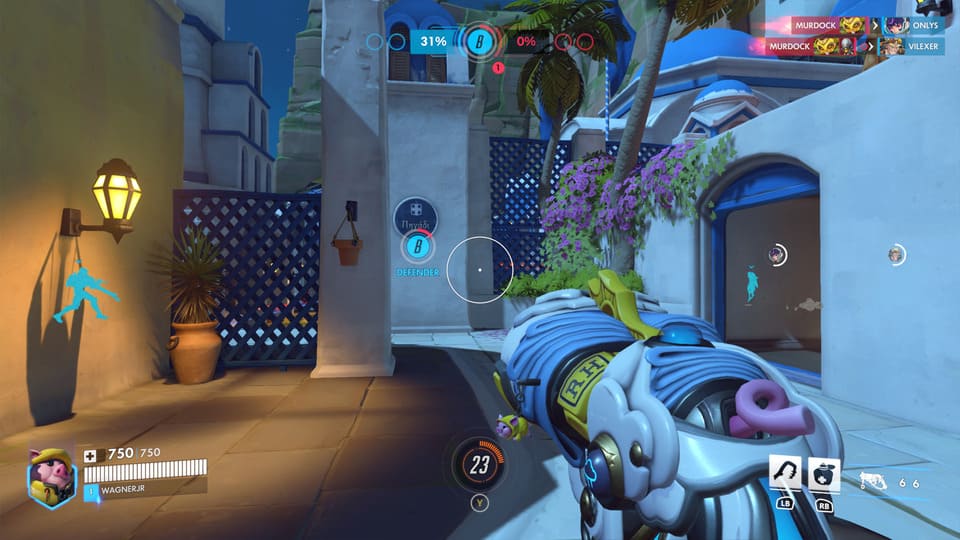Activate the Chain Hook ability icon
Image resolution: width=960 pixels, height=540 pixels.
point(784,473)
